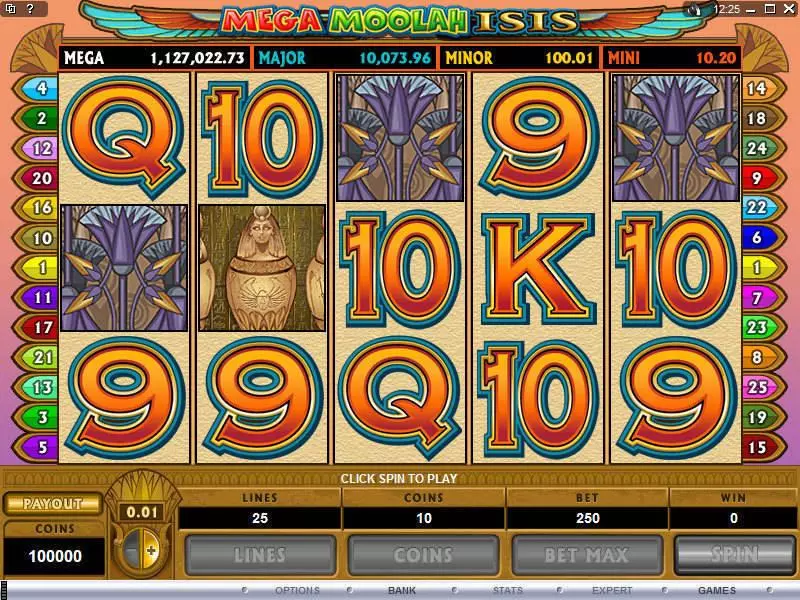Show the STATS panel

(x=508, y=590)
